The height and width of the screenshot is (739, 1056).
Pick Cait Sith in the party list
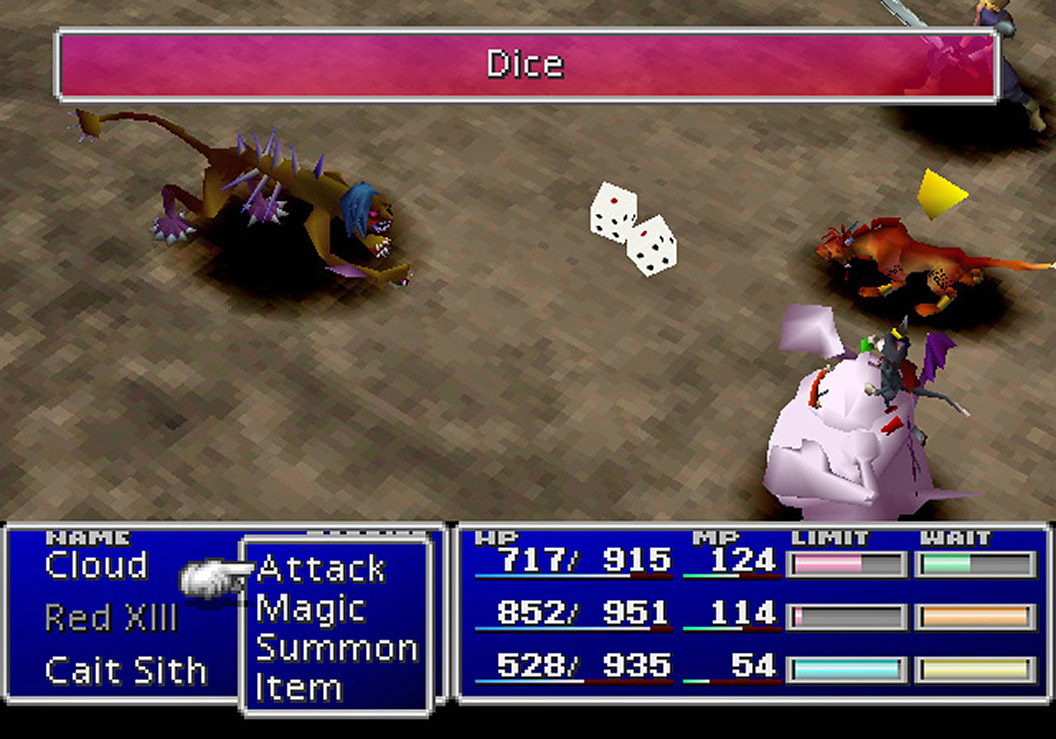(x=125, y=670)
